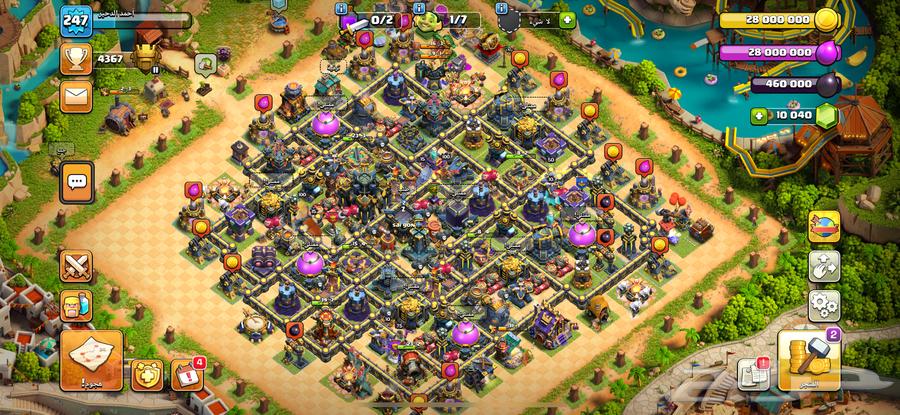Image resolution: width=900 pixels, height=415 pixels.
Task: Open the hand with arrows layout button
Action: point(824,266)
